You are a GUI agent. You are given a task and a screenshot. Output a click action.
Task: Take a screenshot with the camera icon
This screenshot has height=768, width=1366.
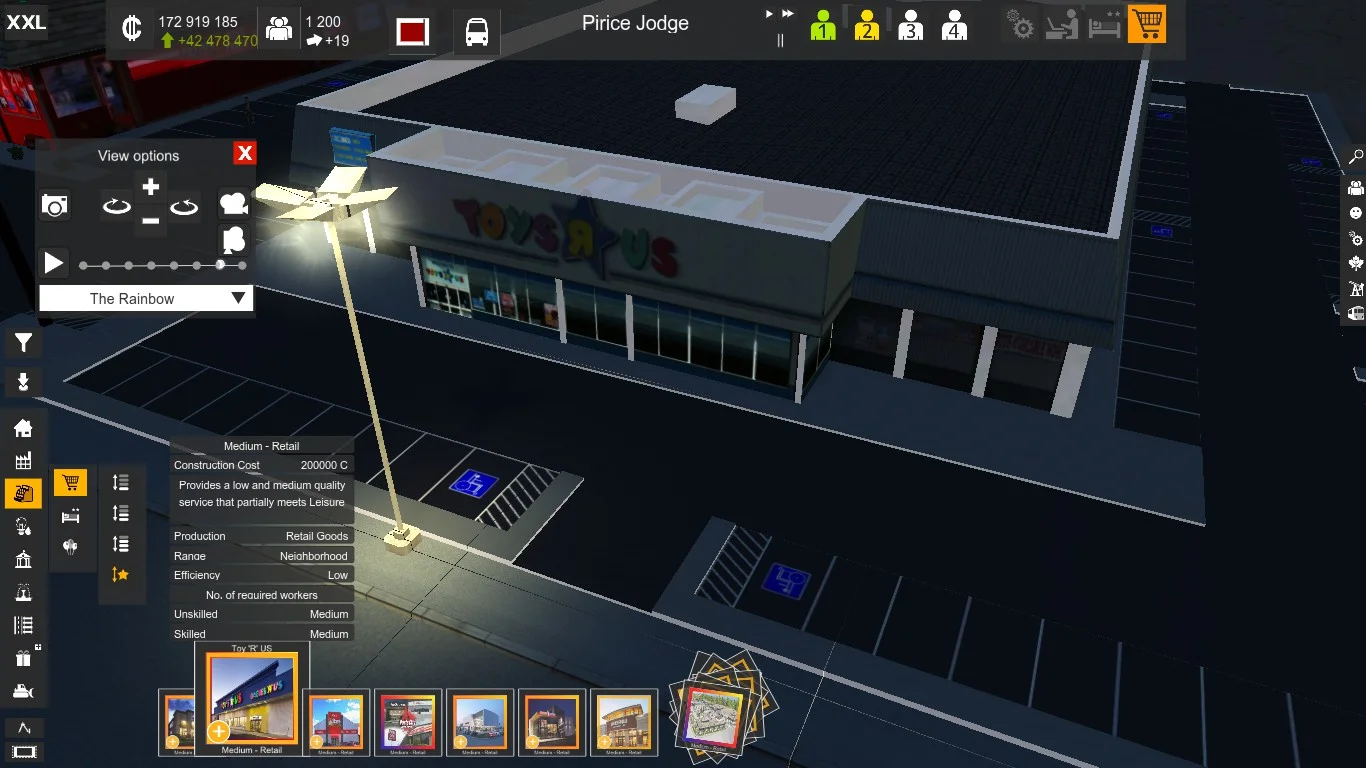click(55, 206)
